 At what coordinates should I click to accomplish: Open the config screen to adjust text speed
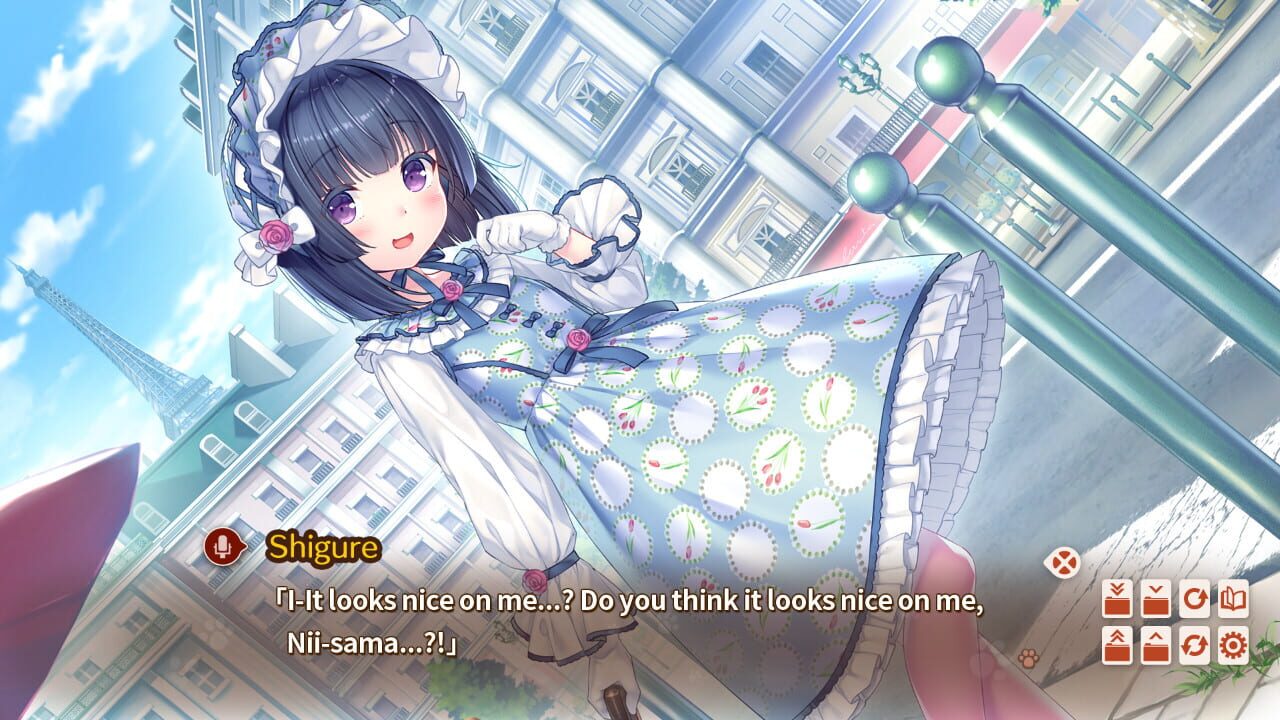click(1233, 646)
